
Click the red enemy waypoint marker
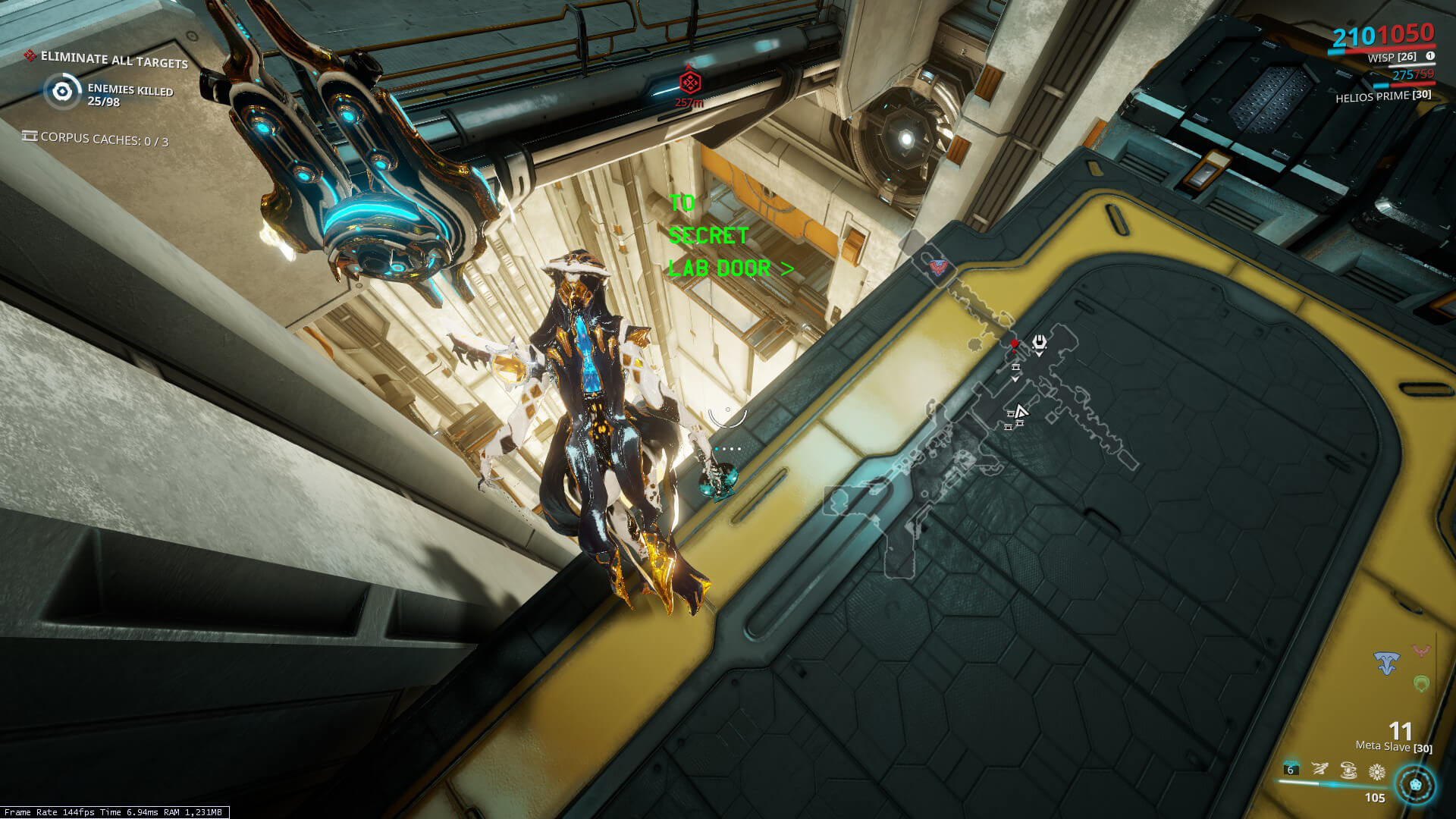point(689,82)
